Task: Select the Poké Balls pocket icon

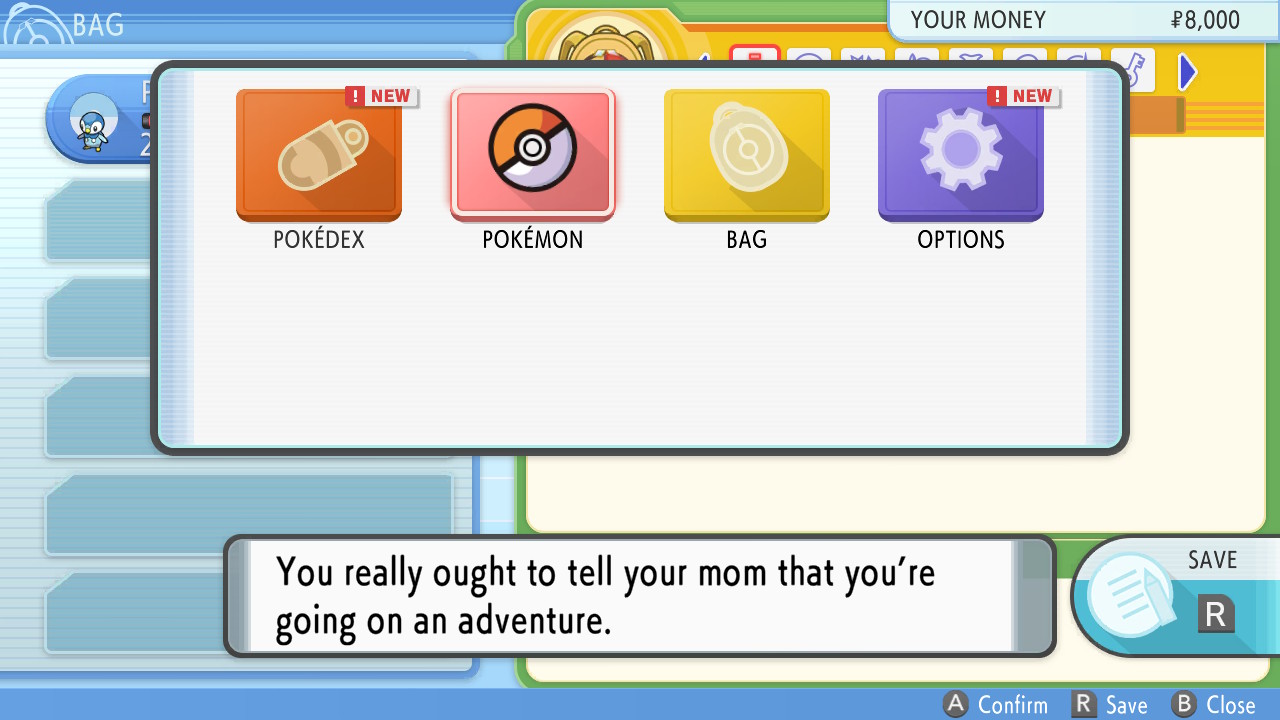Action: [809, 58]
